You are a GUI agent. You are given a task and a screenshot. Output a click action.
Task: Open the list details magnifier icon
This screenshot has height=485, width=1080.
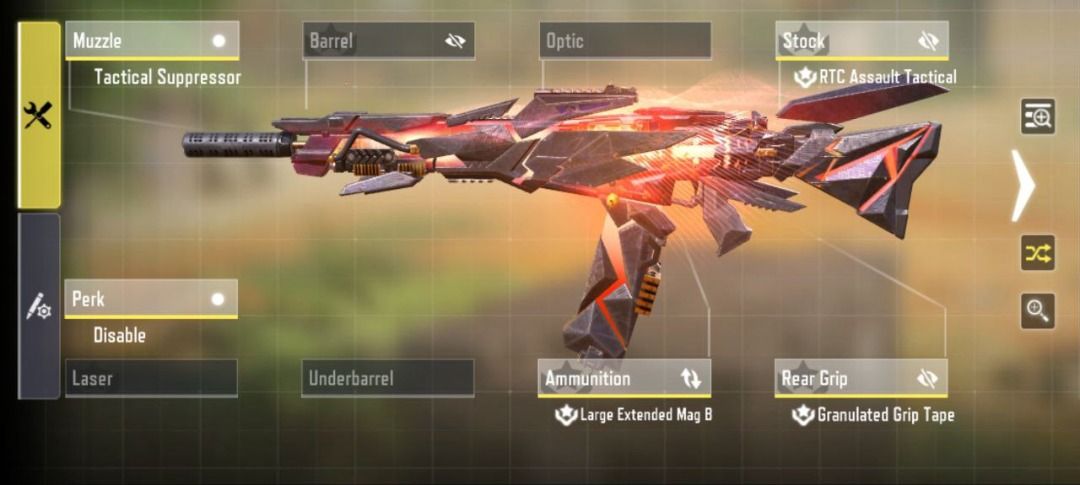tap(1037, 117)
